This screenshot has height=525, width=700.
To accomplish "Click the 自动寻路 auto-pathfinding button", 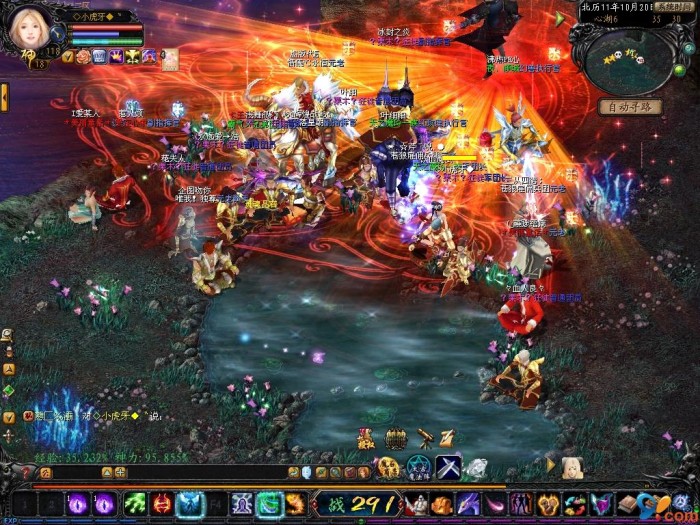I will (x=630, y=107).
